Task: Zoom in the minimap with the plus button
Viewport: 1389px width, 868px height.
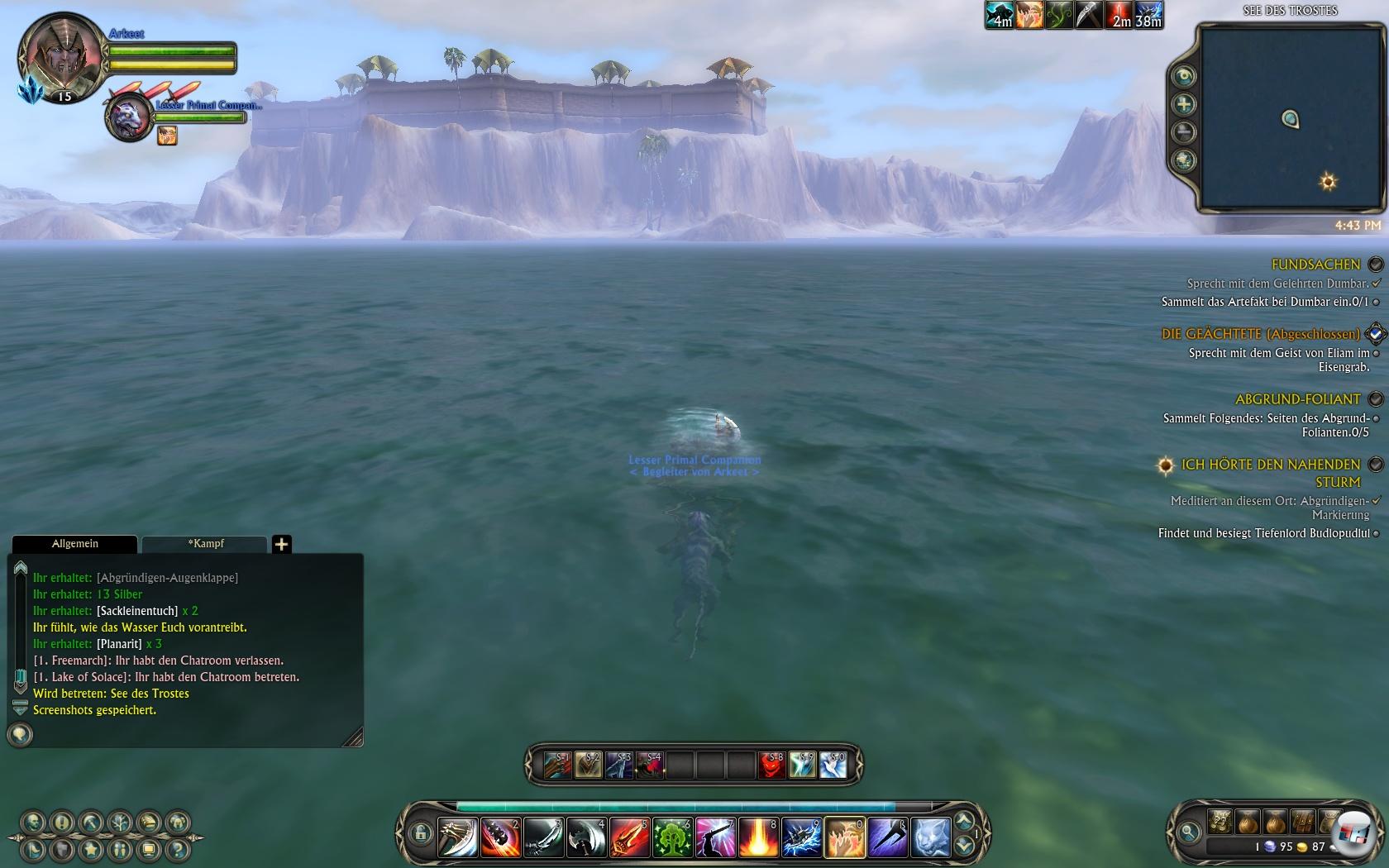Action: [x=1184, y=104]
